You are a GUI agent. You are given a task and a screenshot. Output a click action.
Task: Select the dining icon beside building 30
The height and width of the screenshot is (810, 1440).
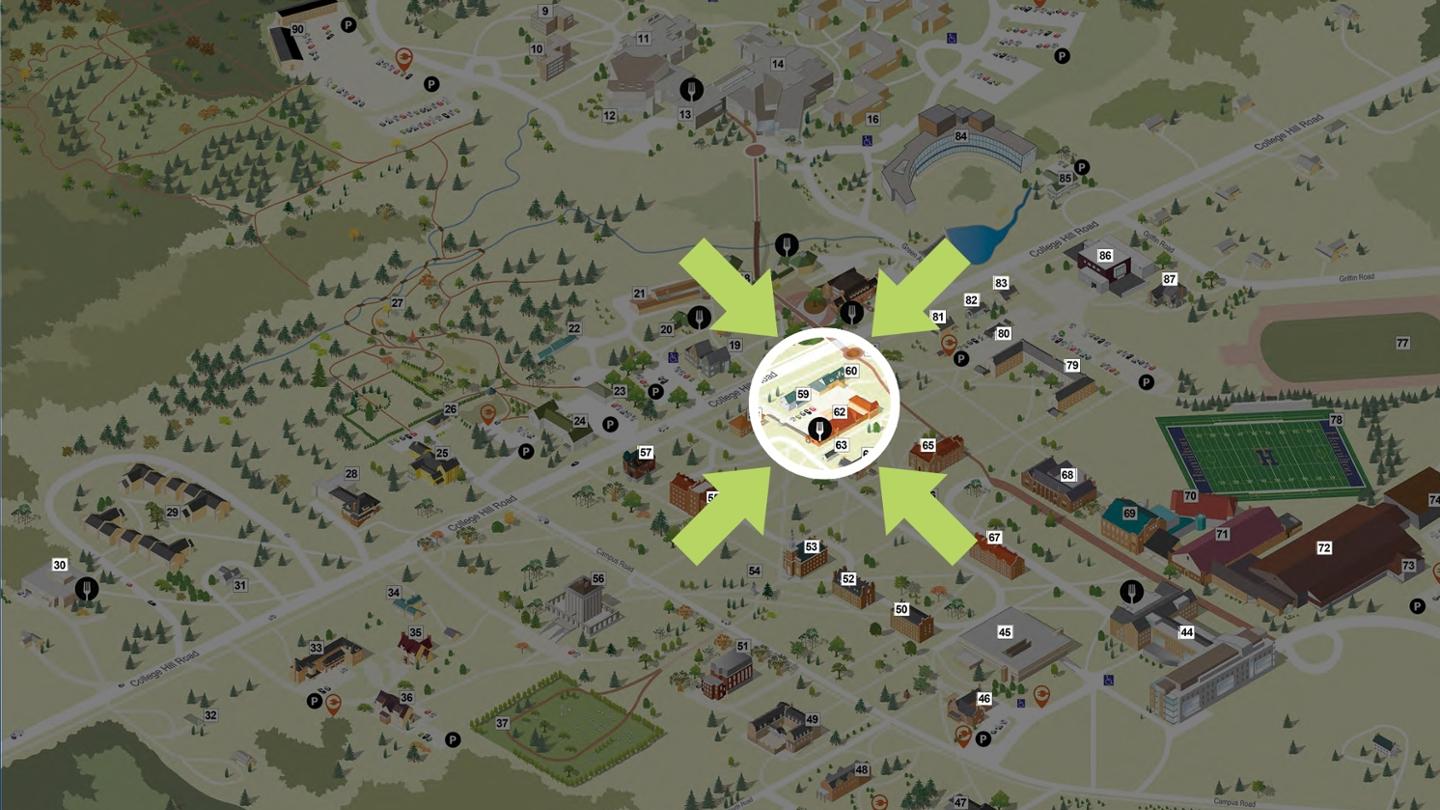pos(88,589)
